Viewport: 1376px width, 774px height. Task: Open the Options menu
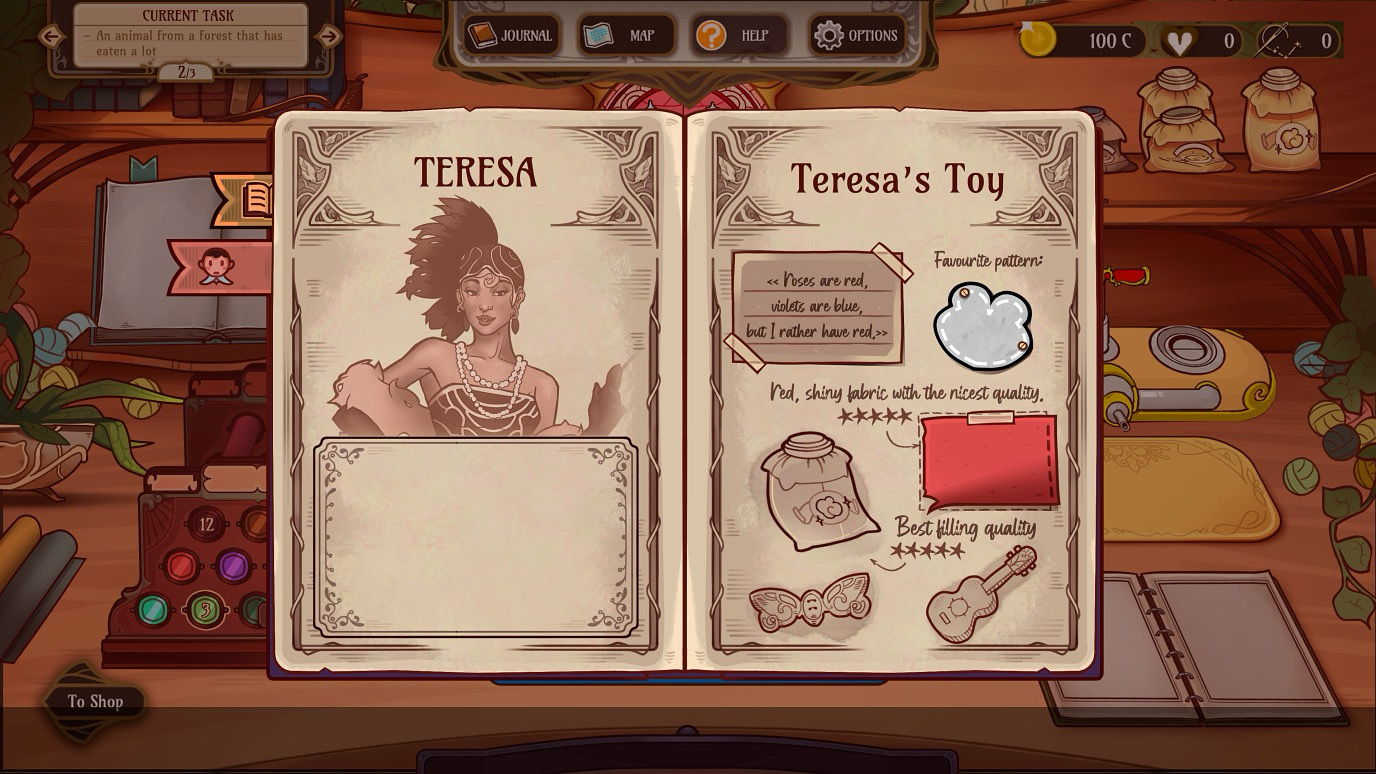[857, 36]
